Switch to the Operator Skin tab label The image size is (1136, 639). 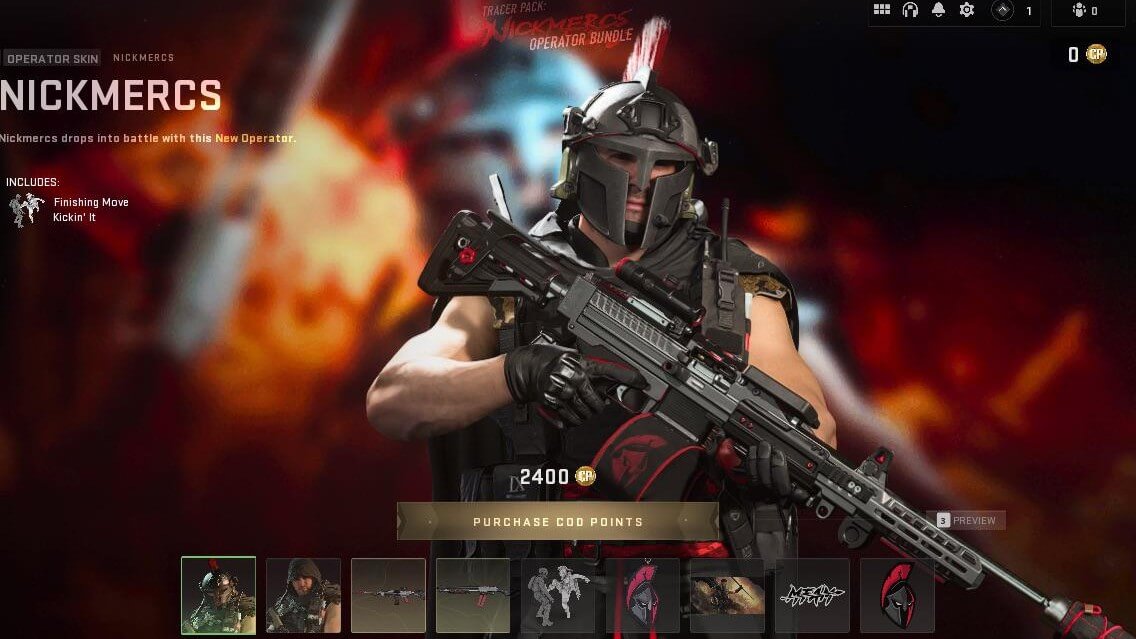pos(52,58)
